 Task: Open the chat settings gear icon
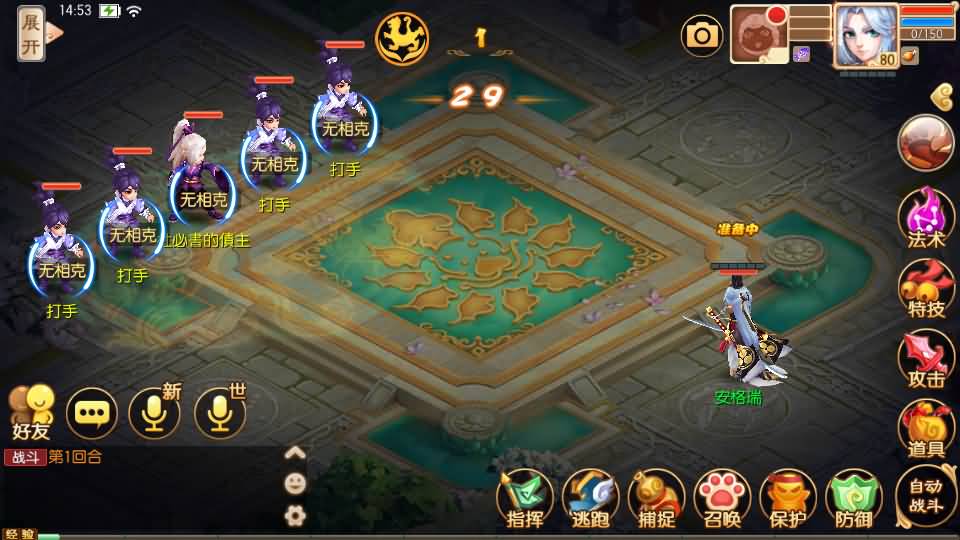[x=295, y=516]
